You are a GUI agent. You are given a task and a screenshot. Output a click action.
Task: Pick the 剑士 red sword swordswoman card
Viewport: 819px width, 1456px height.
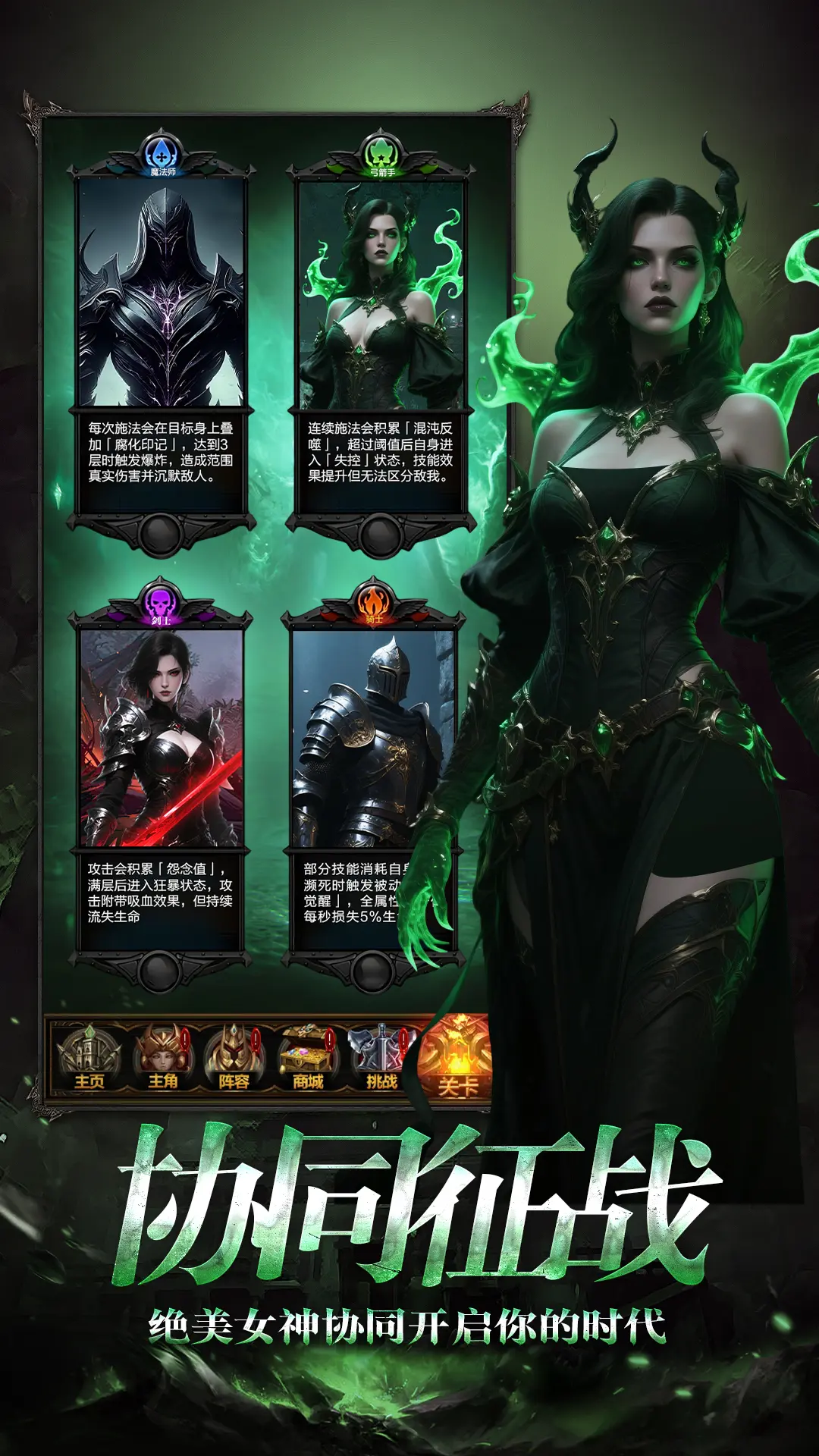[162, 739]
